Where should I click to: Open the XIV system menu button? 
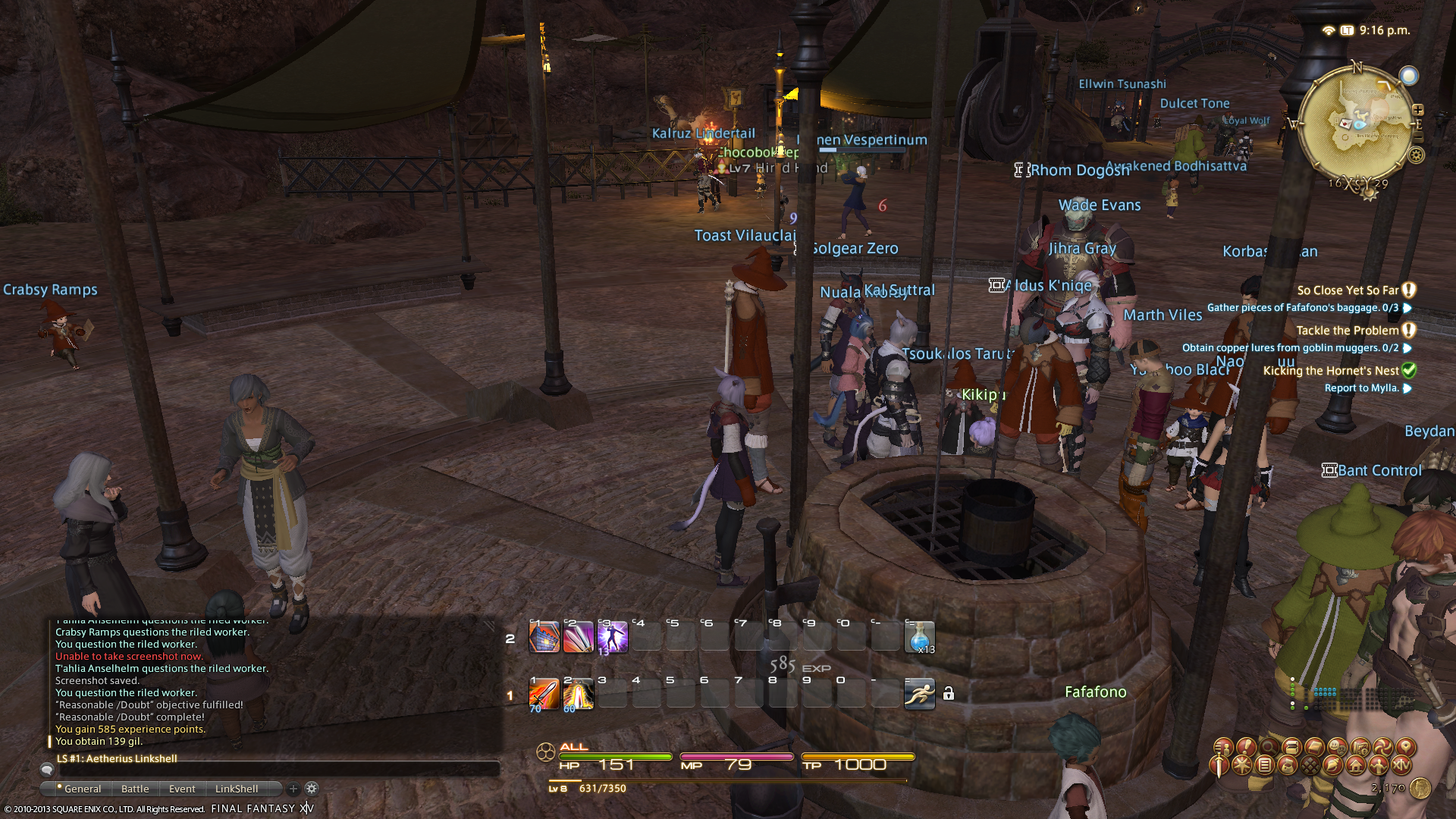(x=1401, y=765)
